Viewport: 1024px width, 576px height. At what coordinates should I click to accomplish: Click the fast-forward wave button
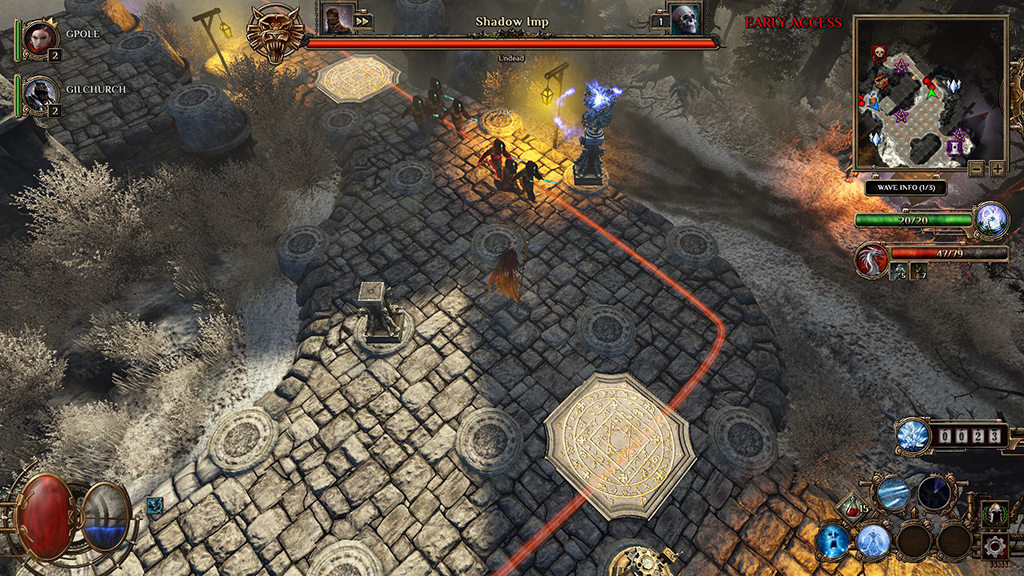point(362,20)
